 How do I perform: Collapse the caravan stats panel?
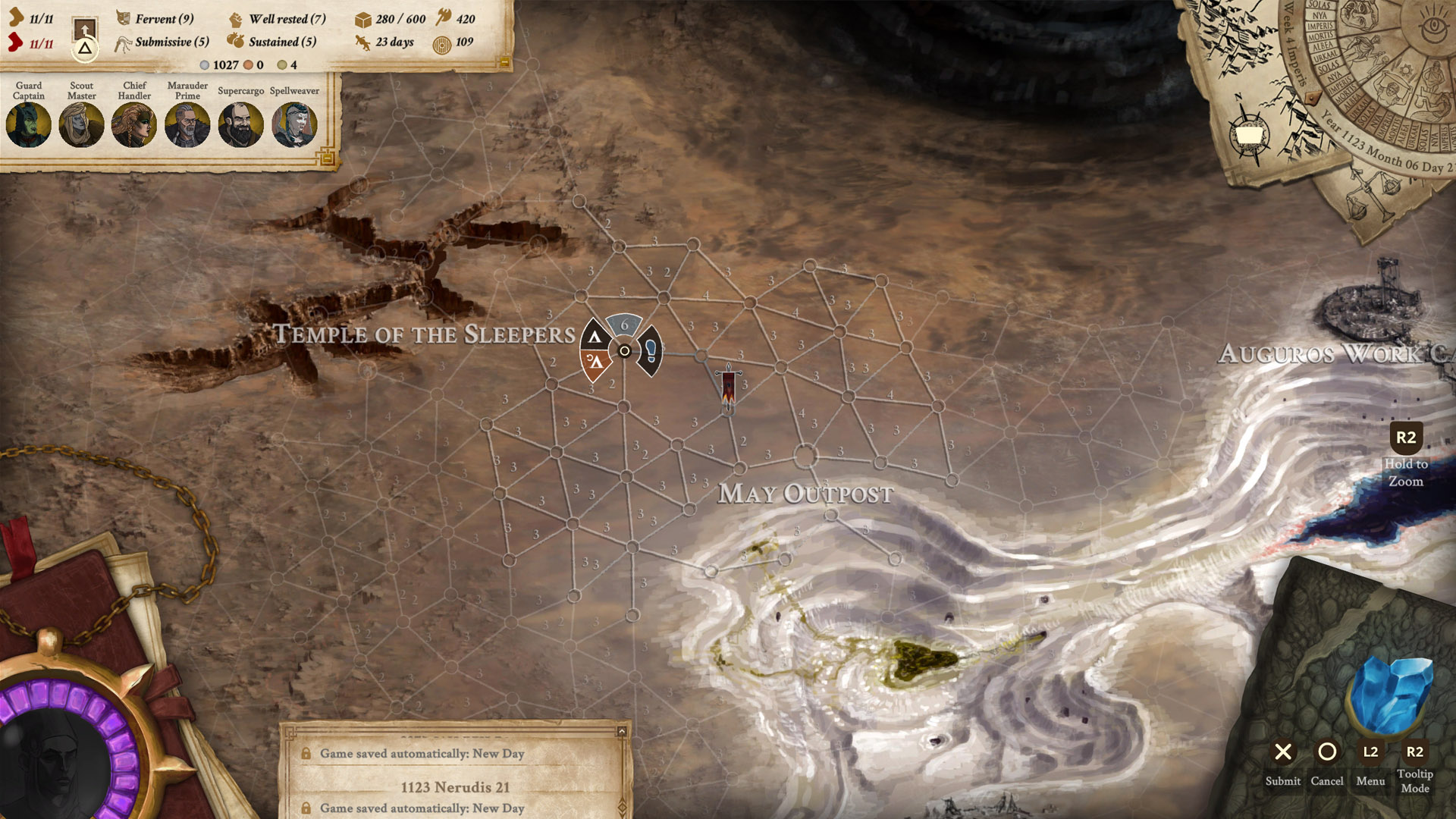tap(504, 64)
